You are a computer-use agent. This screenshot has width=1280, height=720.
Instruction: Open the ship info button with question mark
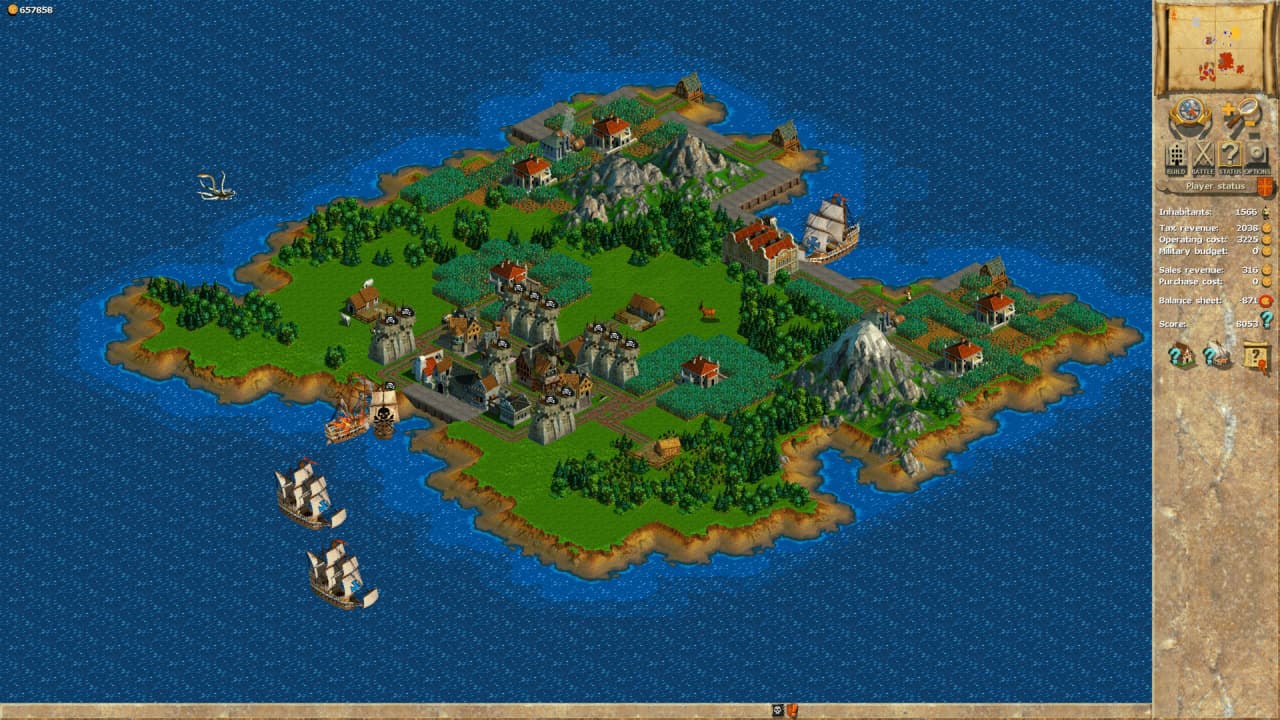(x=1217, y=354)
